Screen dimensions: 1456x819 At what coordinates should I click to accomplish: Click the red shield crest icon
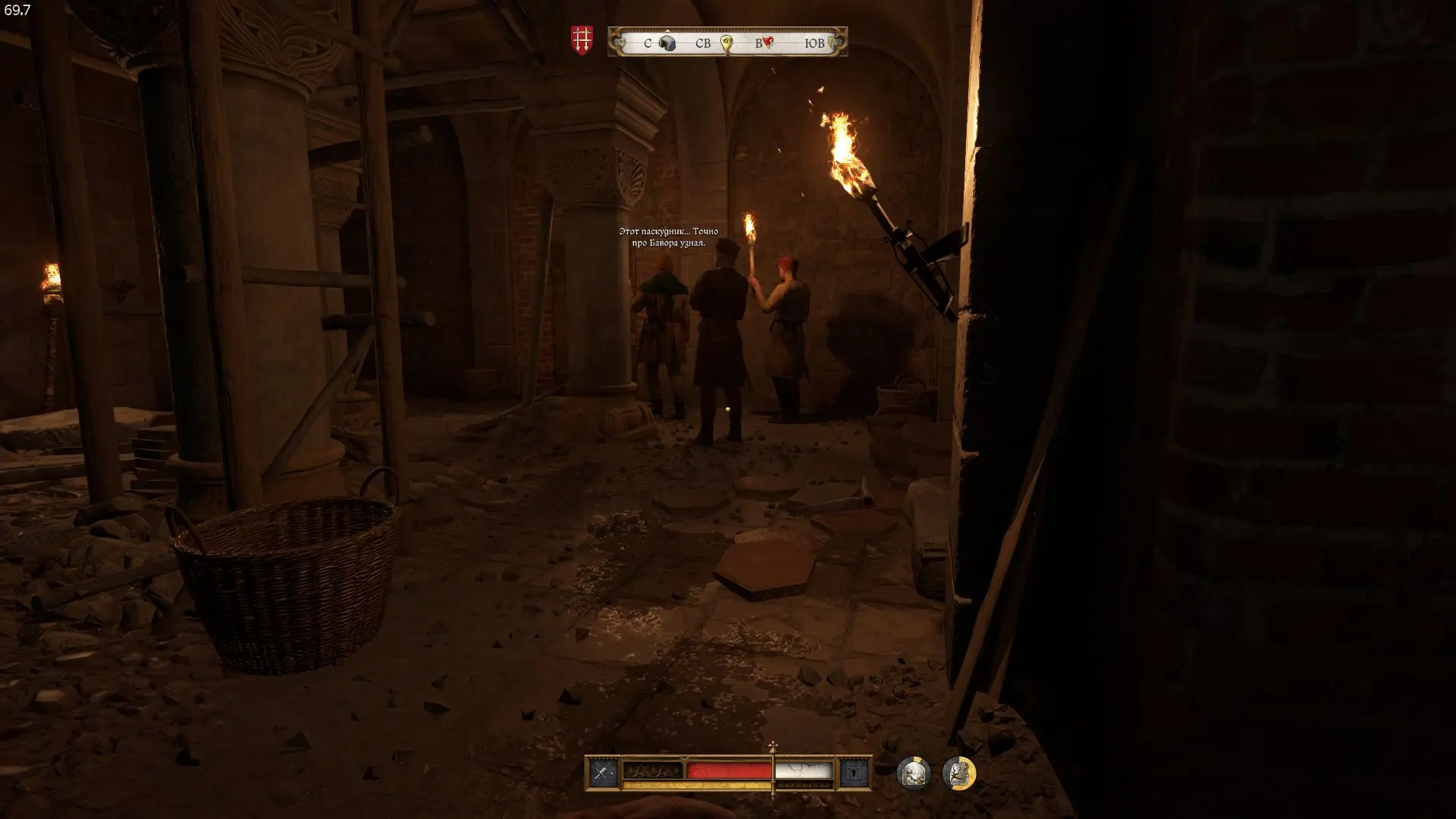pos(582,40)
